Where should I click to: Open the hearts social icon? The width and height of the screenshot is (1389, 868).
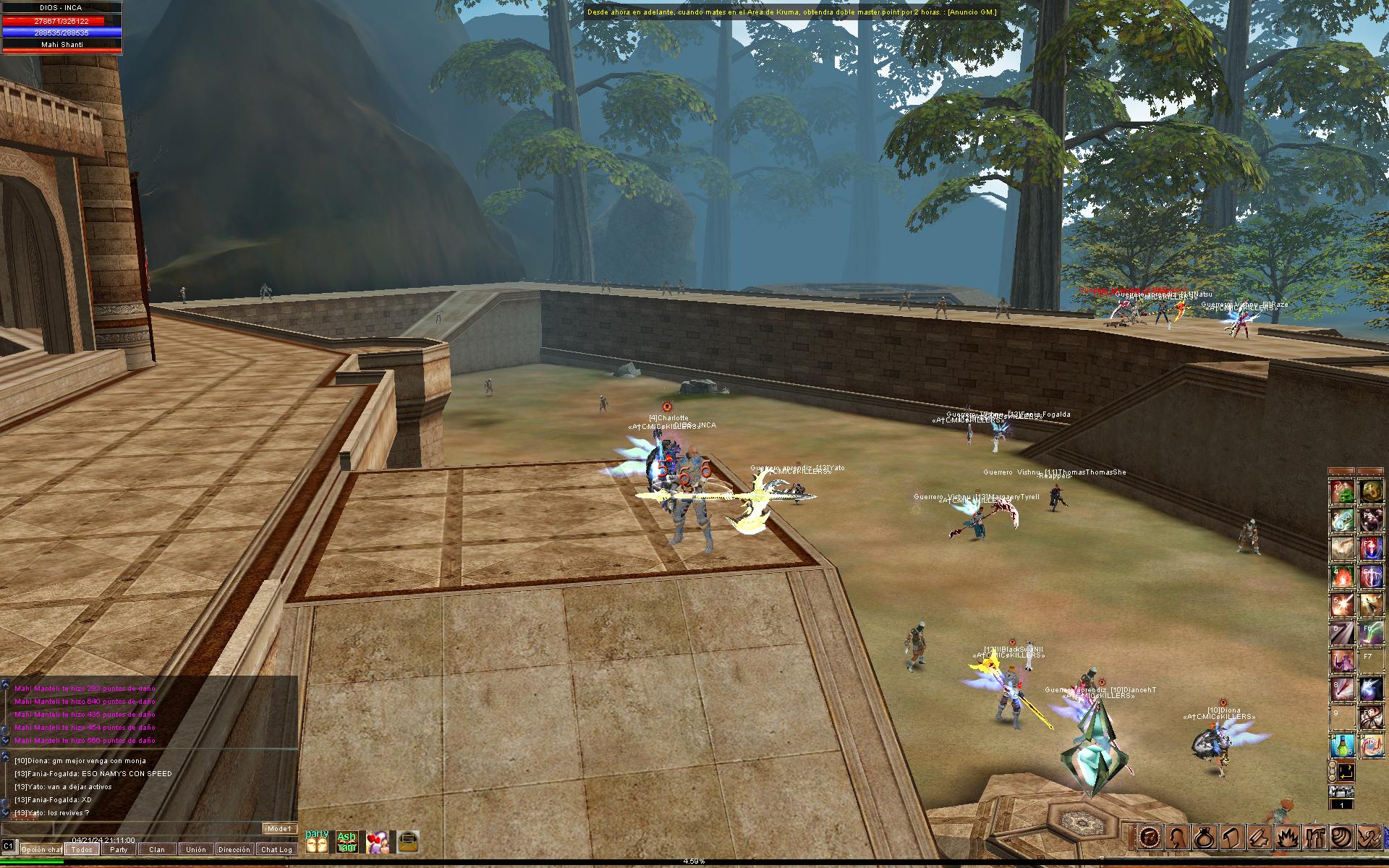pos(377,841)
